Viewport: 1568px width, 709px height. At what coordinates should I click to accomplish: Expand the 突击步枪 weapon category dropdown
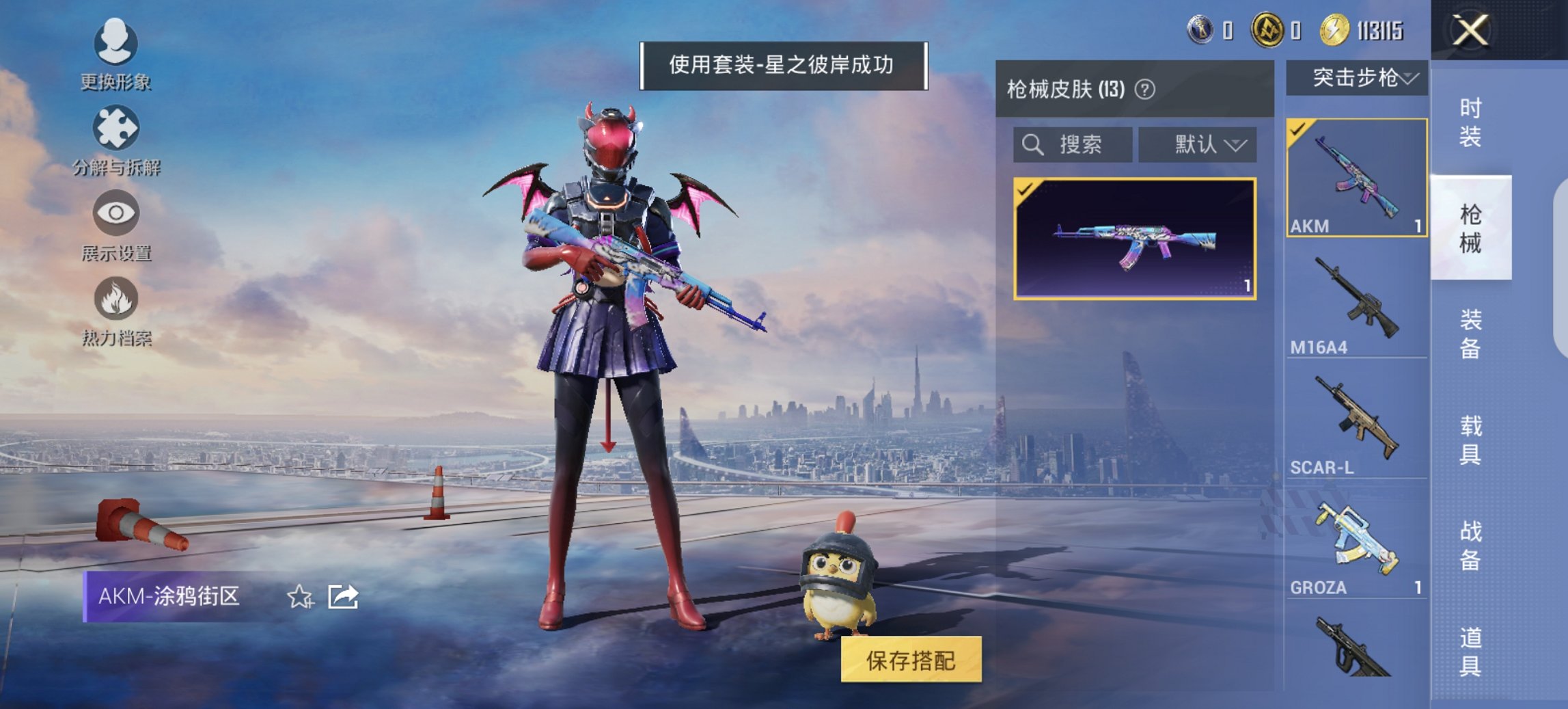[x=1358, y=77]
